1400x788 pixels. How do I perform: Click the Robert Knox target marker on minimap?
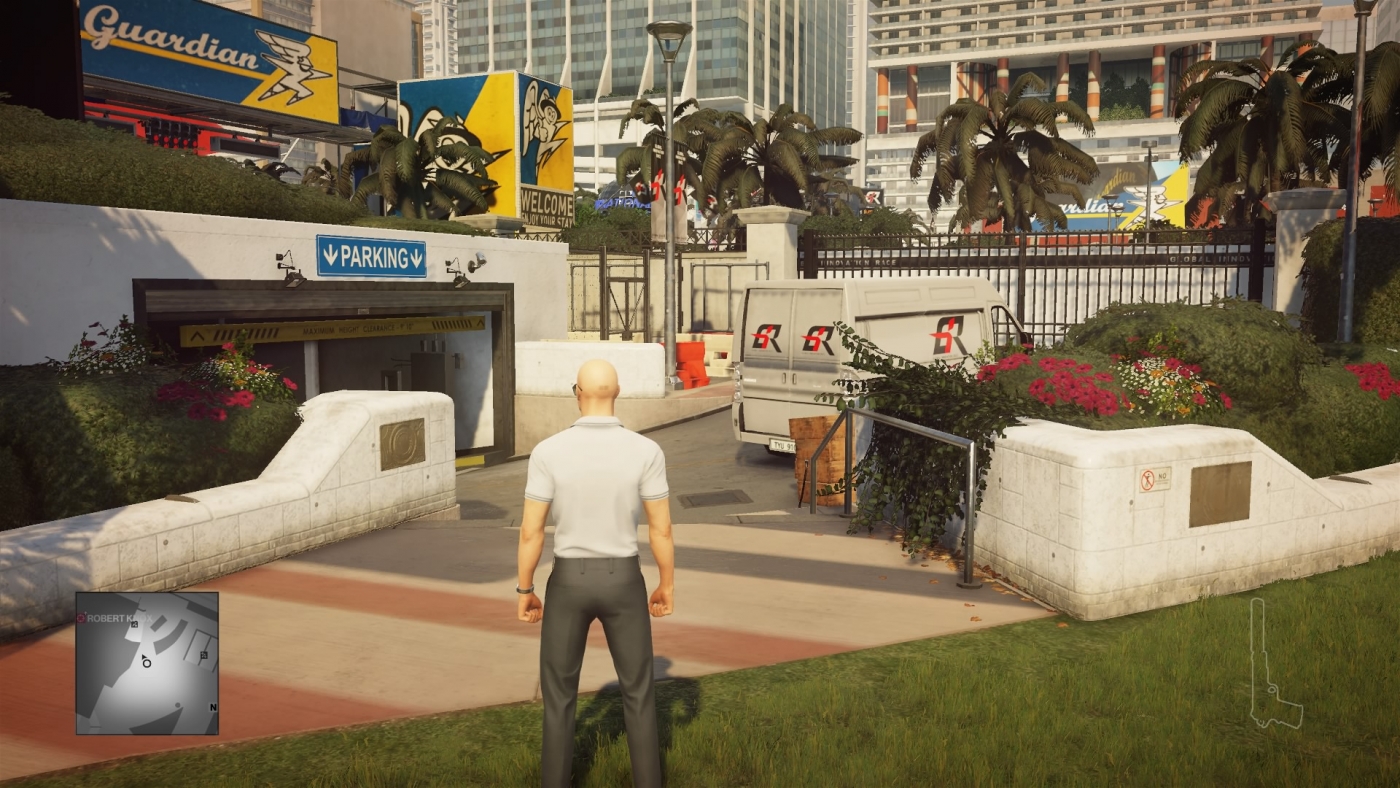click(80, 618)
